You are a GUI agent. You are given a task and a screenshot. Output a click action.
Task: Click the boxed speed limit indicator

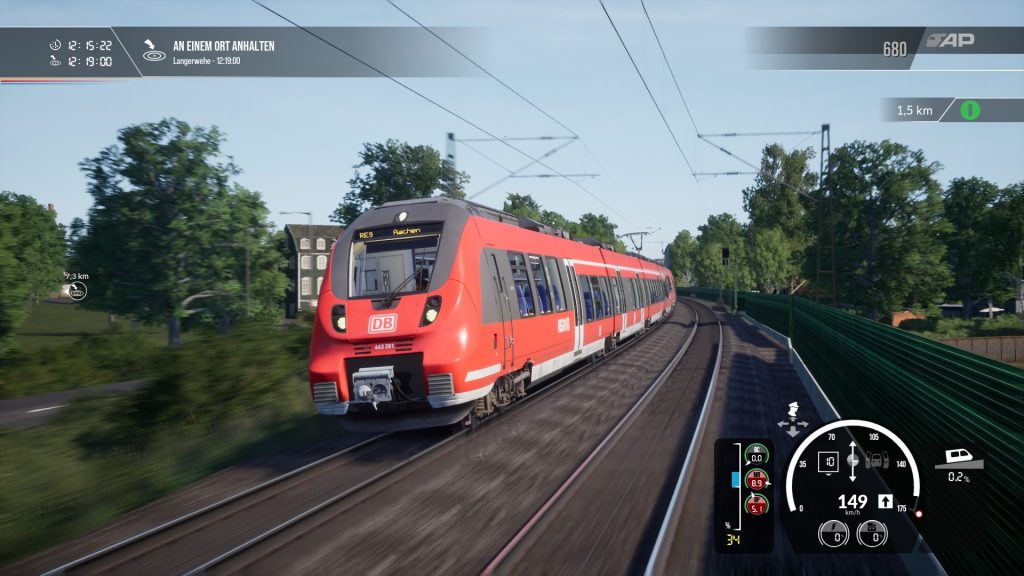tap(828, 461)
